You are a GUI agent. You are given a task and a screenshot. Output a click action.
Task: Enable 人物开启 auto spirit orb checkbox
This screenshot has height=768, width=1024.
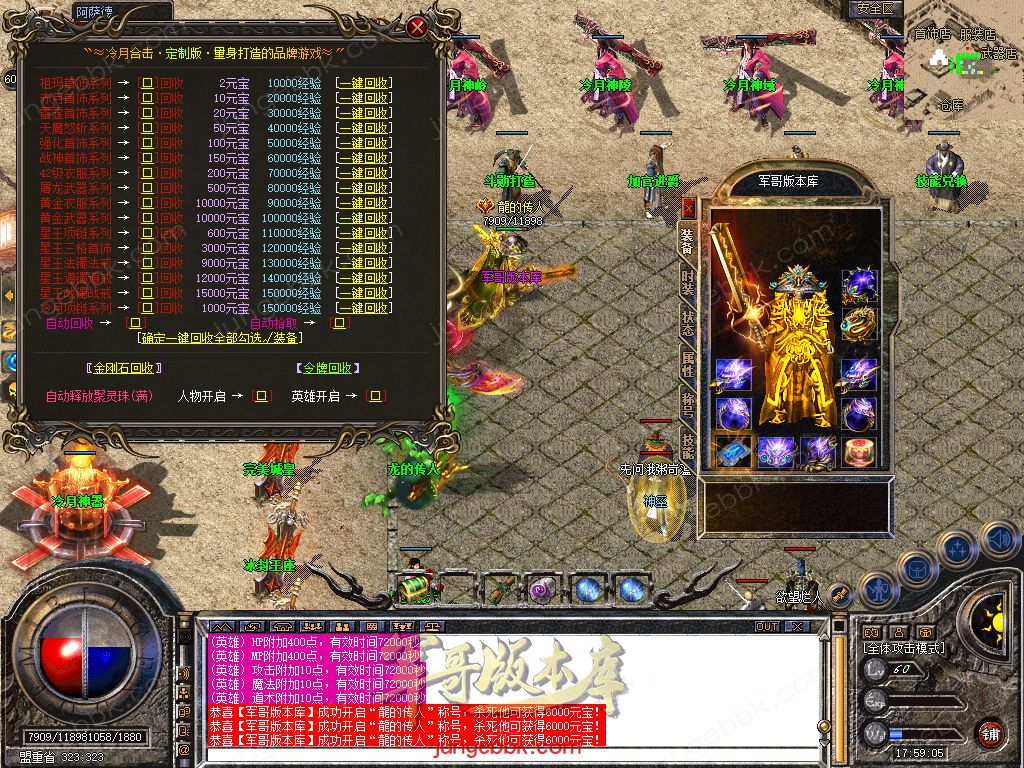262,396
